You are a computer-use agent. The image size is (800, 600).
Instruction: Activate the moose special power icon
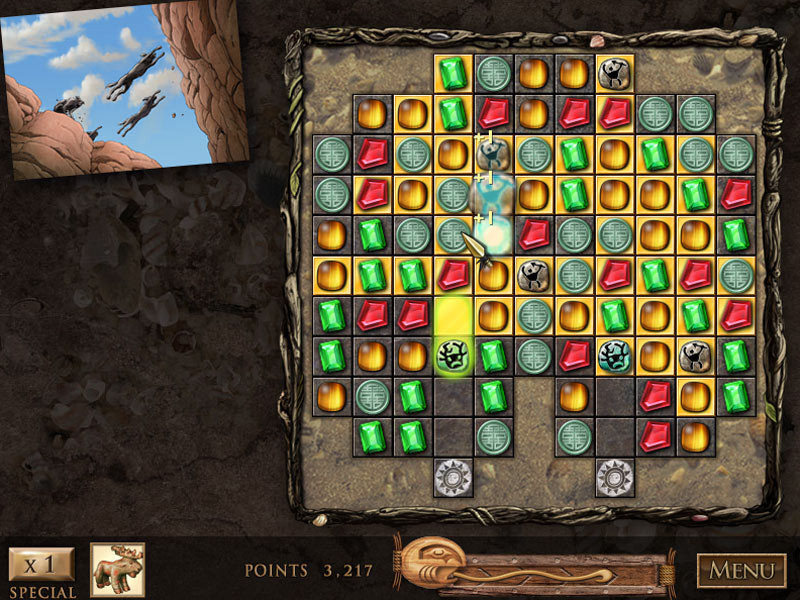pyautogui.click(x=118, y=570)
